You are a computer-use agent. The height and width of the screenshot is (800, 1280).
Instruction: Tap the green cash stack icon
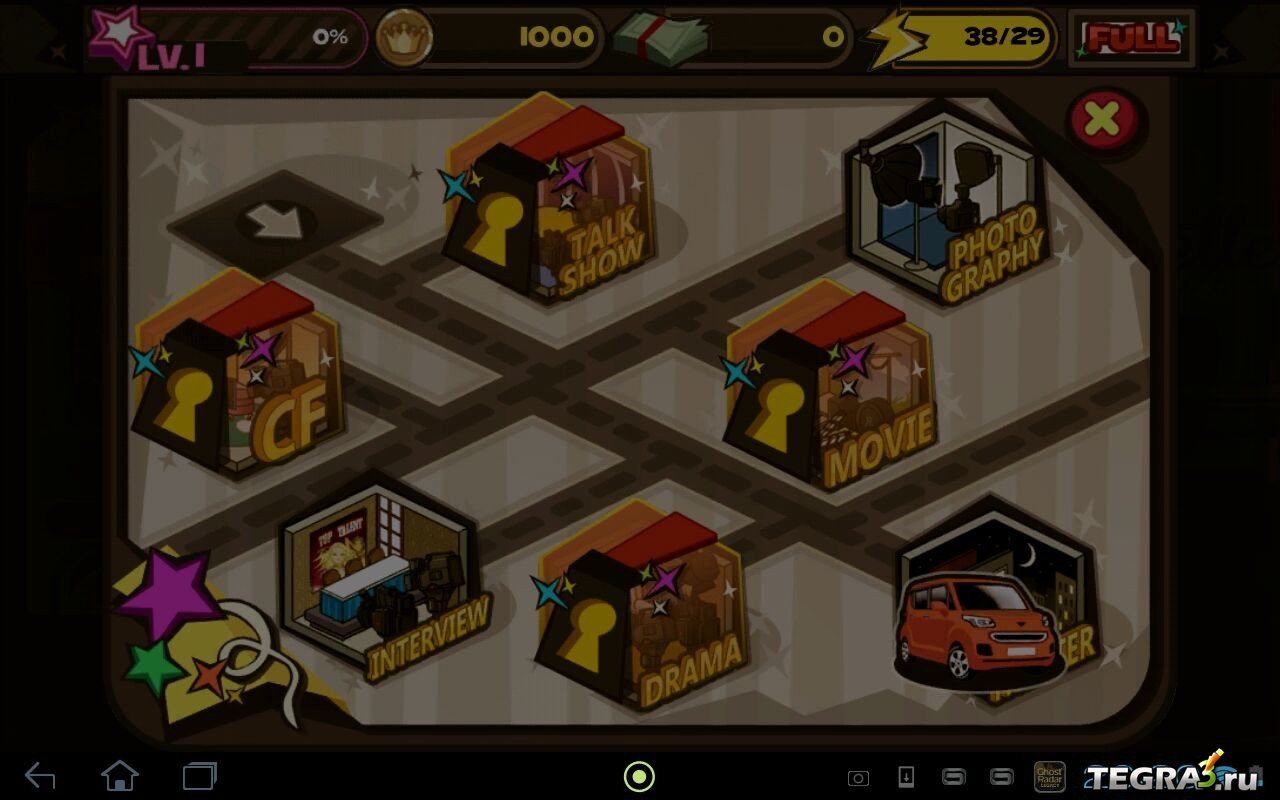point(660,39)
